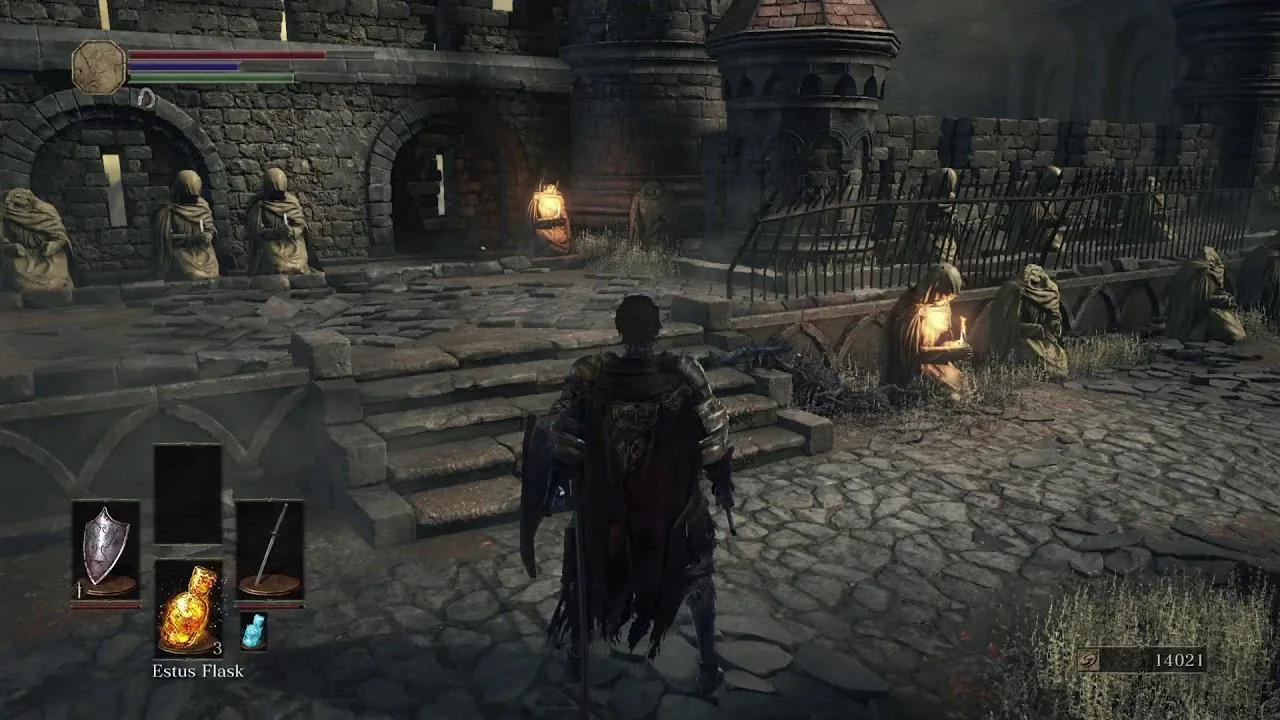The height and width of the screenshot is (720, 1280).
Task: Click the blue focus points bar
Action: point(185,68)
